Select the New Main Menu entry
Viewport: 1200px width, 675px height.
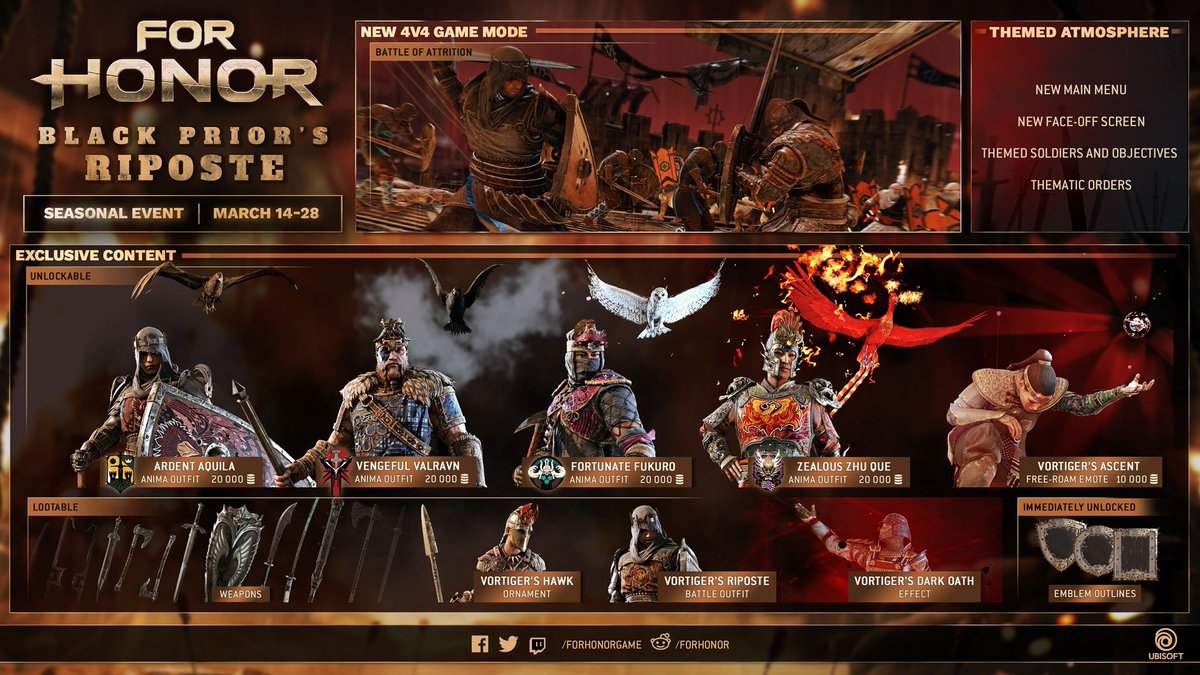1080,90
